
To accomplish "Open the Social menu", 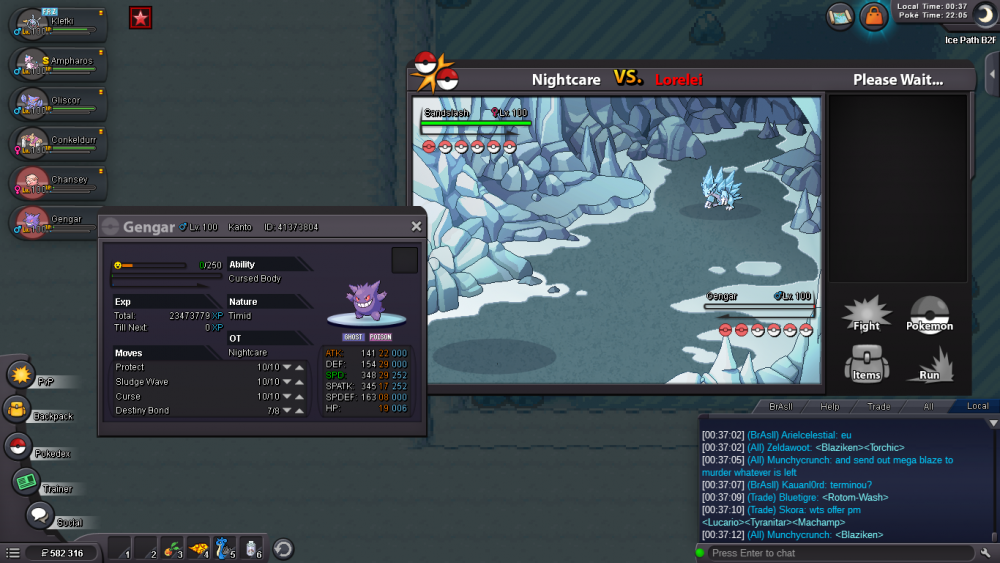I will coord(39,516).
